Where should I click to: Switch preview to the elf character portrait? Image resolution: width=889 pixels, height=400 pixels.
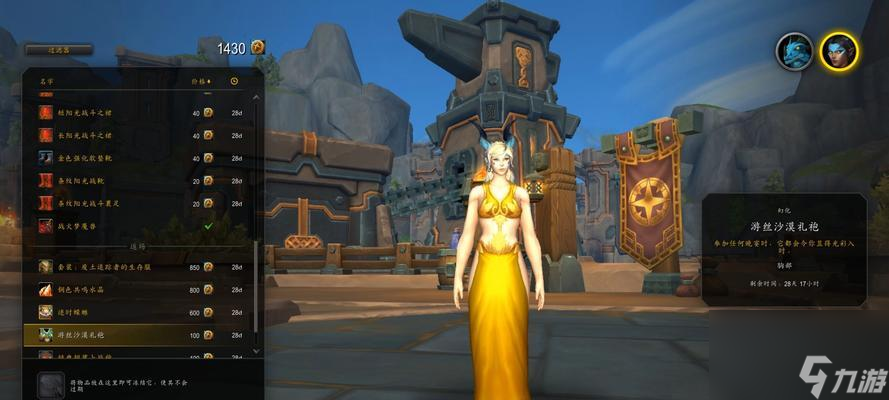click(838, 51)
